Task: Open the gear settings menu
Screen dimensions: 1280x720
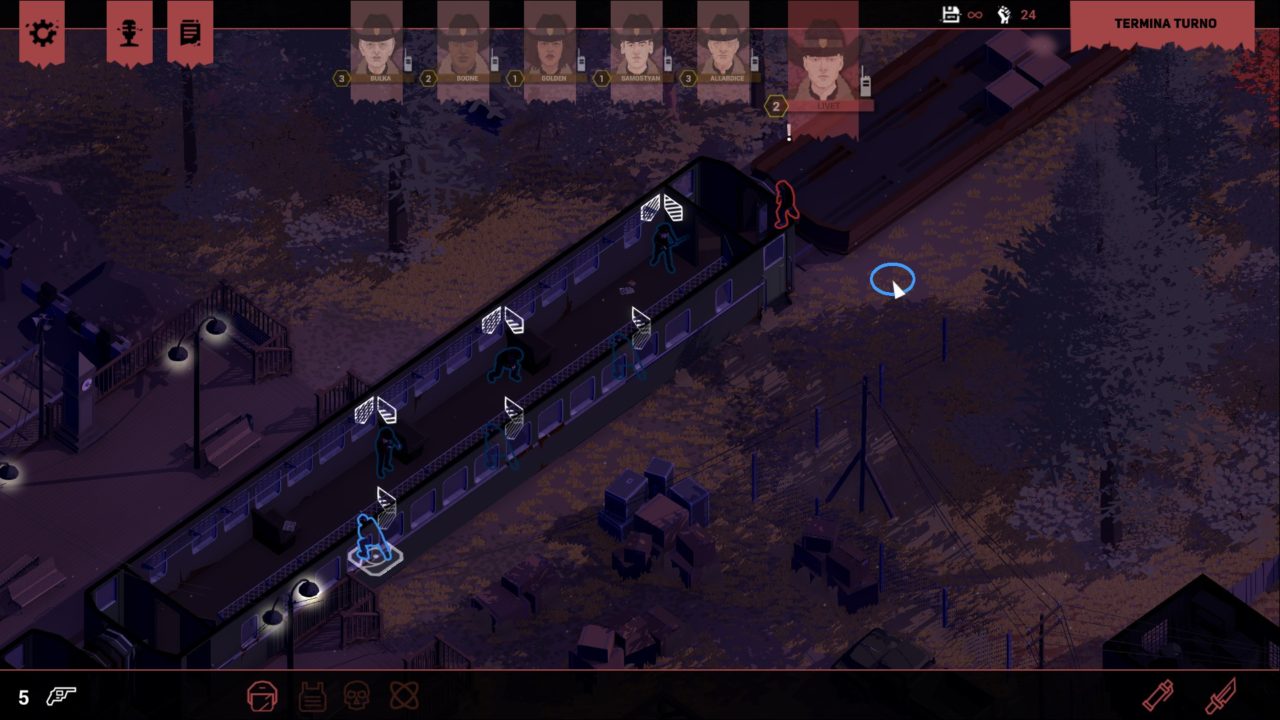Action: pyautogui.click(x=43, y=32)
